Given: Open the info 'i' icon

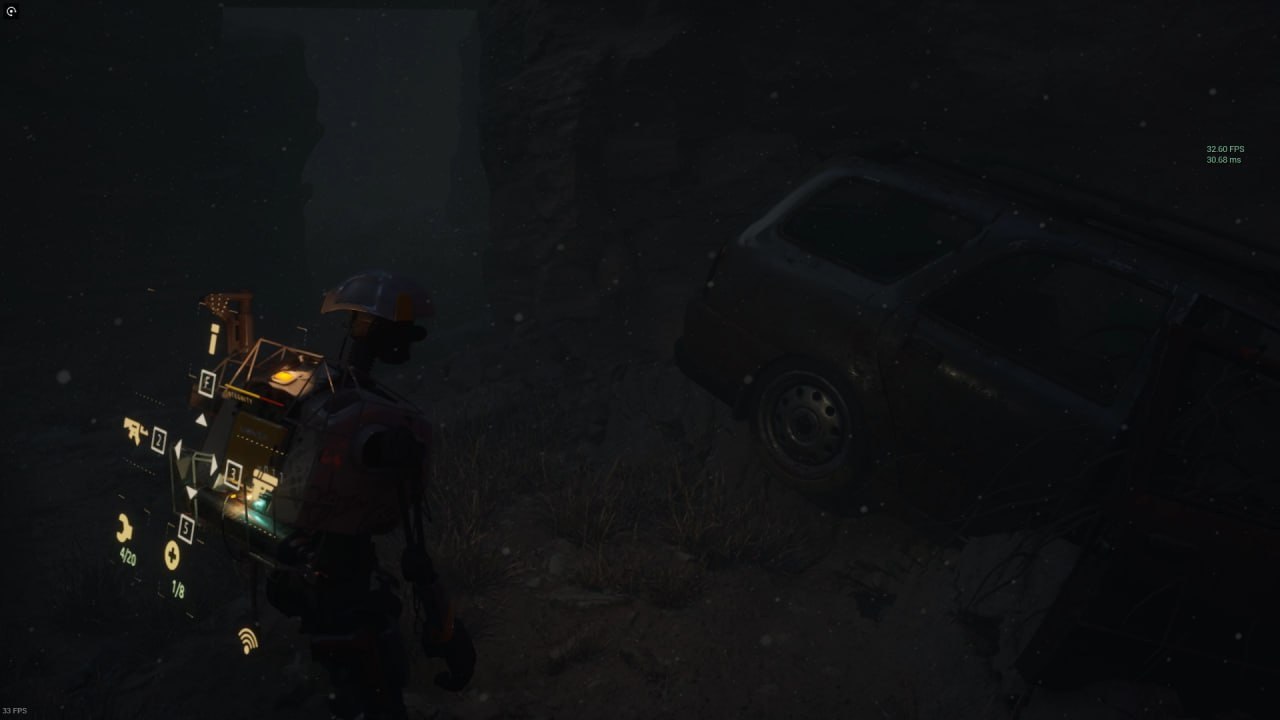Looking at the screenshot, I should click(x=213, y=339).
